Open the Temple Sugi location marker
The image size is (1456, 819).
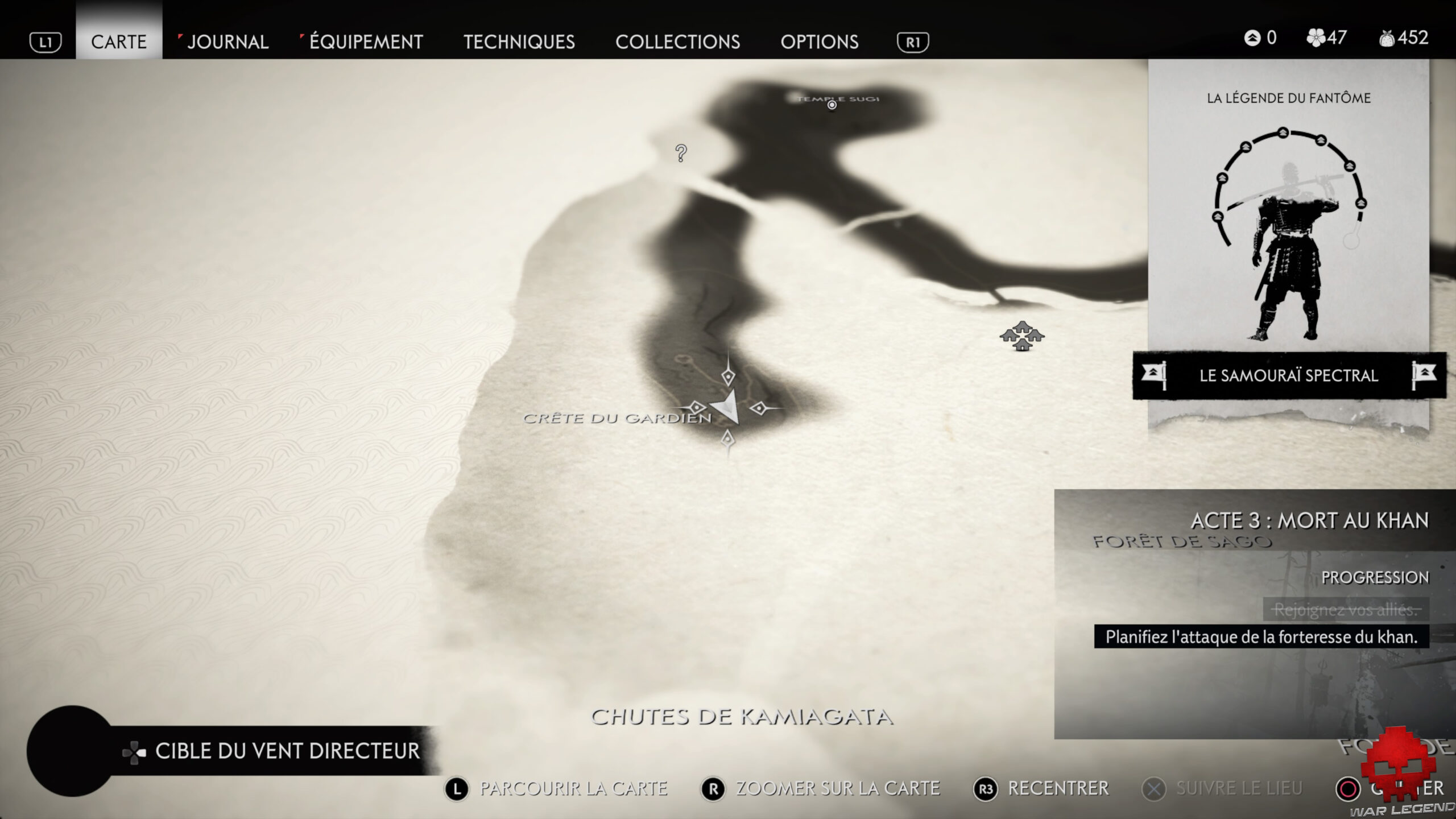click(832, 105)
